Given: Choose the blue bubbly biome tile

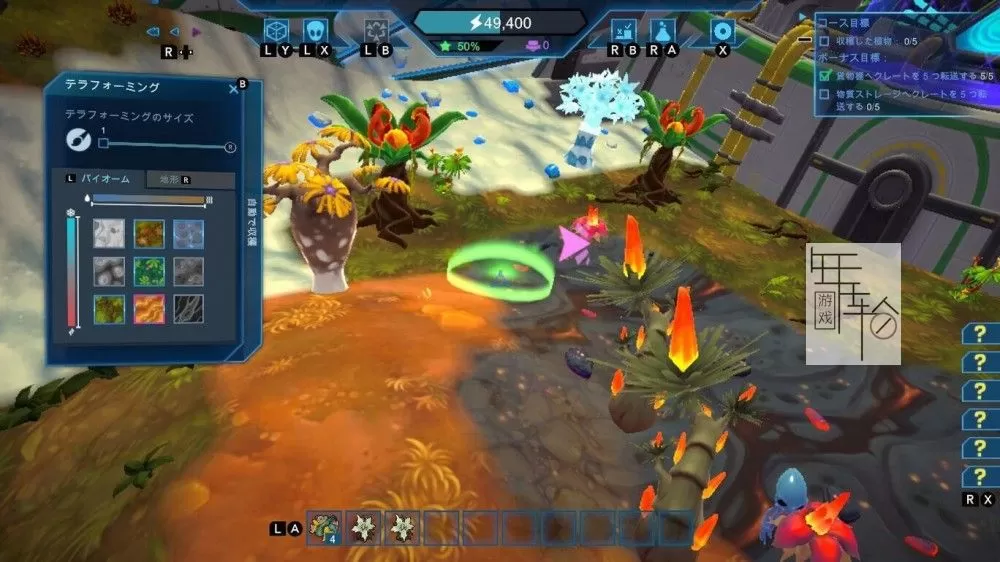Looking at the screenshot, I should pos(188,233).
